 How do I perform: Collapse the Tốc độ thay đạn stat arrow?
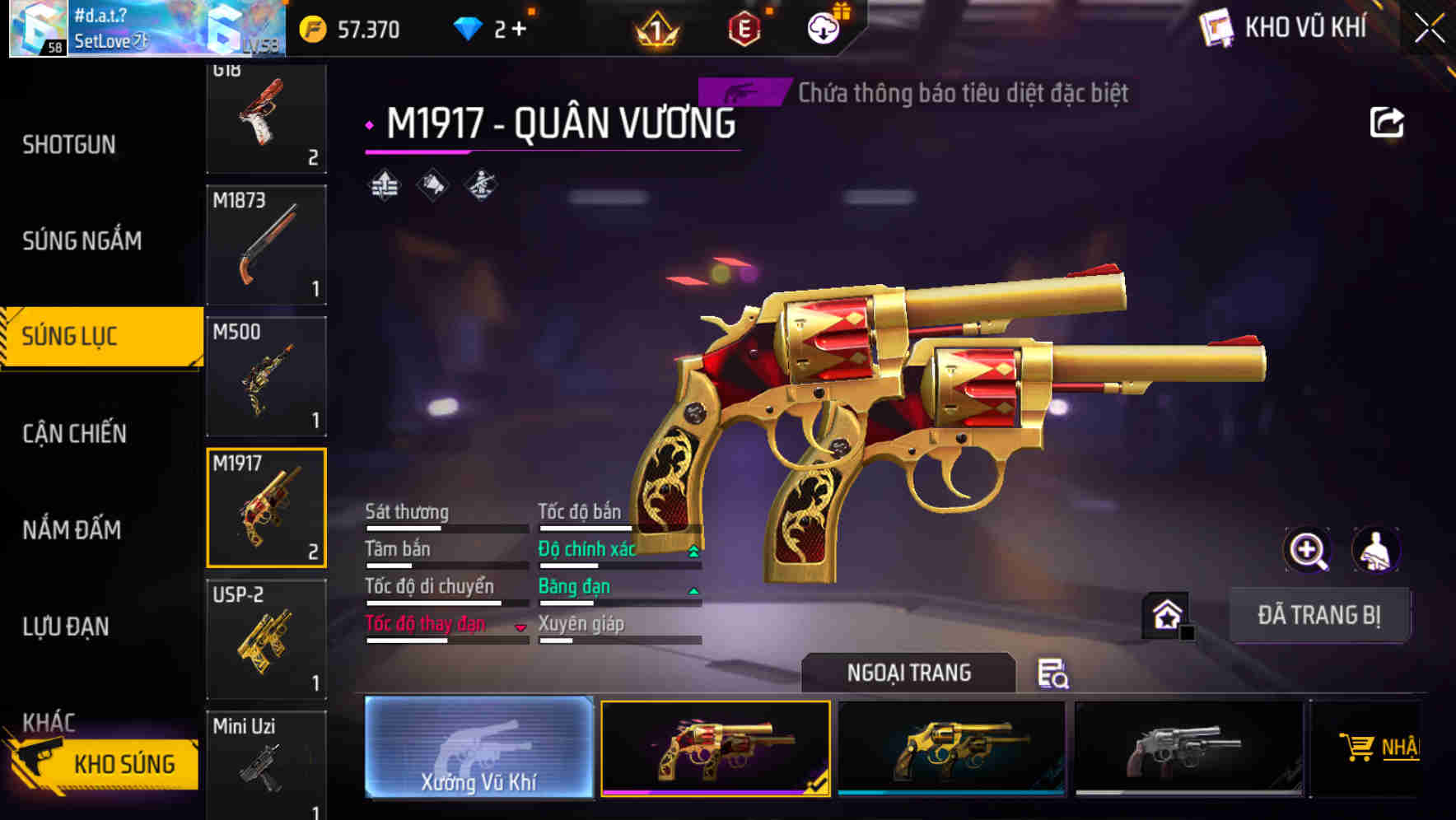coord(520,626)
